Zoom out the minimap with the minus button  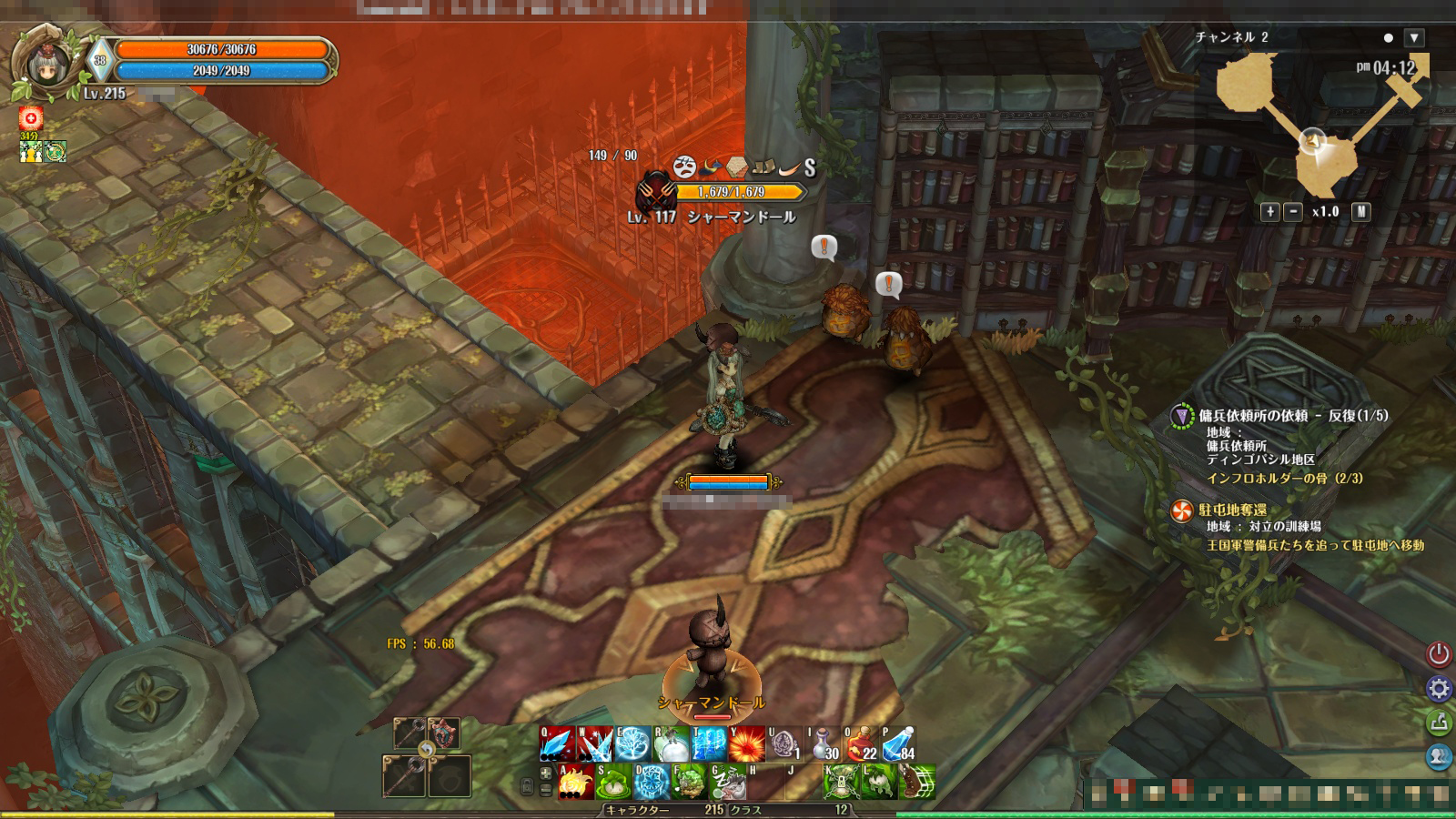1292,211
